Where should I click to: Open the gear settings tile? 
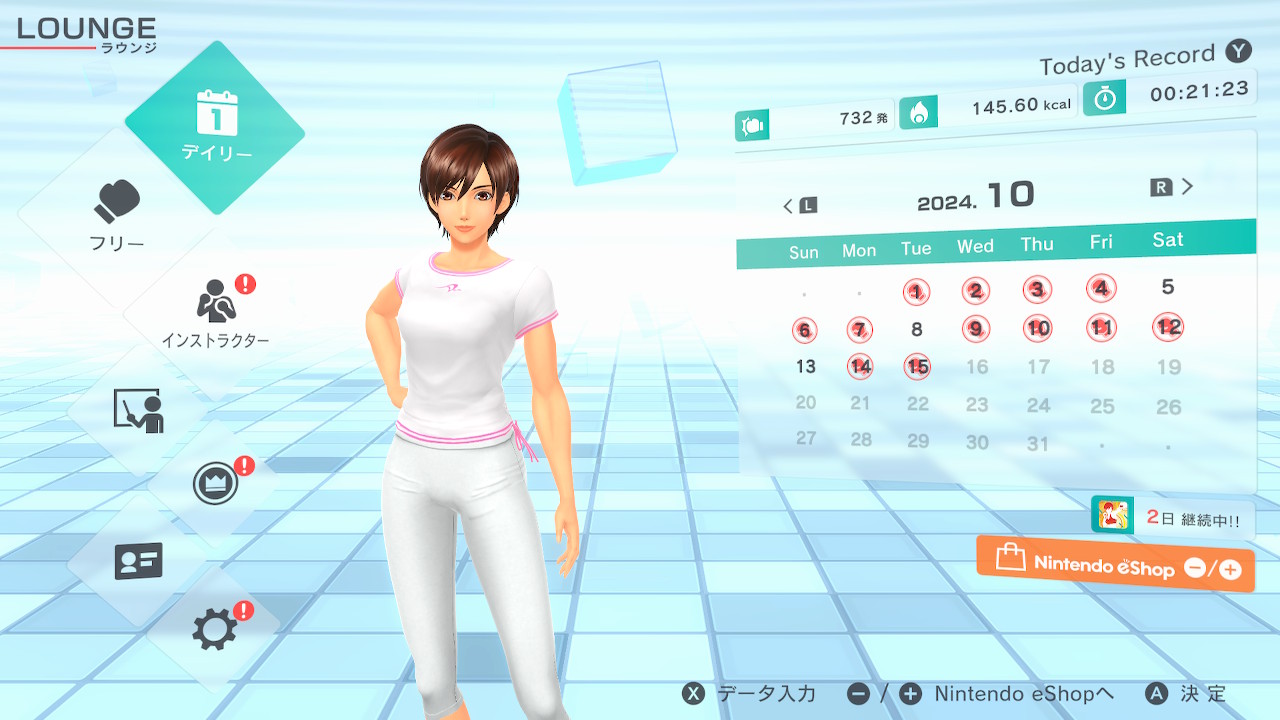(215, 629)
